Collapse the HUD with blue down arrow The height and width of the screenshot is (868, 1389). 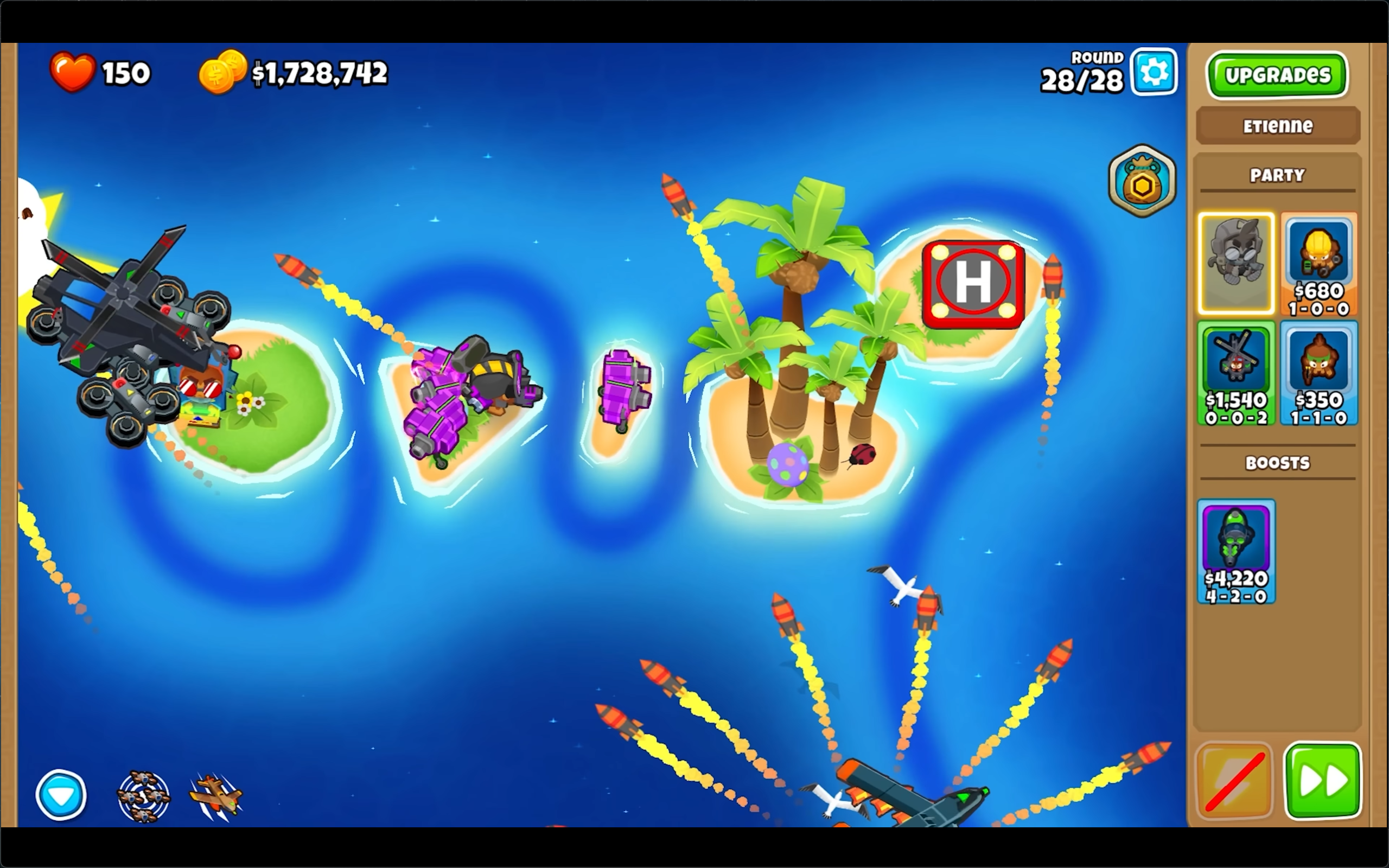coord(60,795)
